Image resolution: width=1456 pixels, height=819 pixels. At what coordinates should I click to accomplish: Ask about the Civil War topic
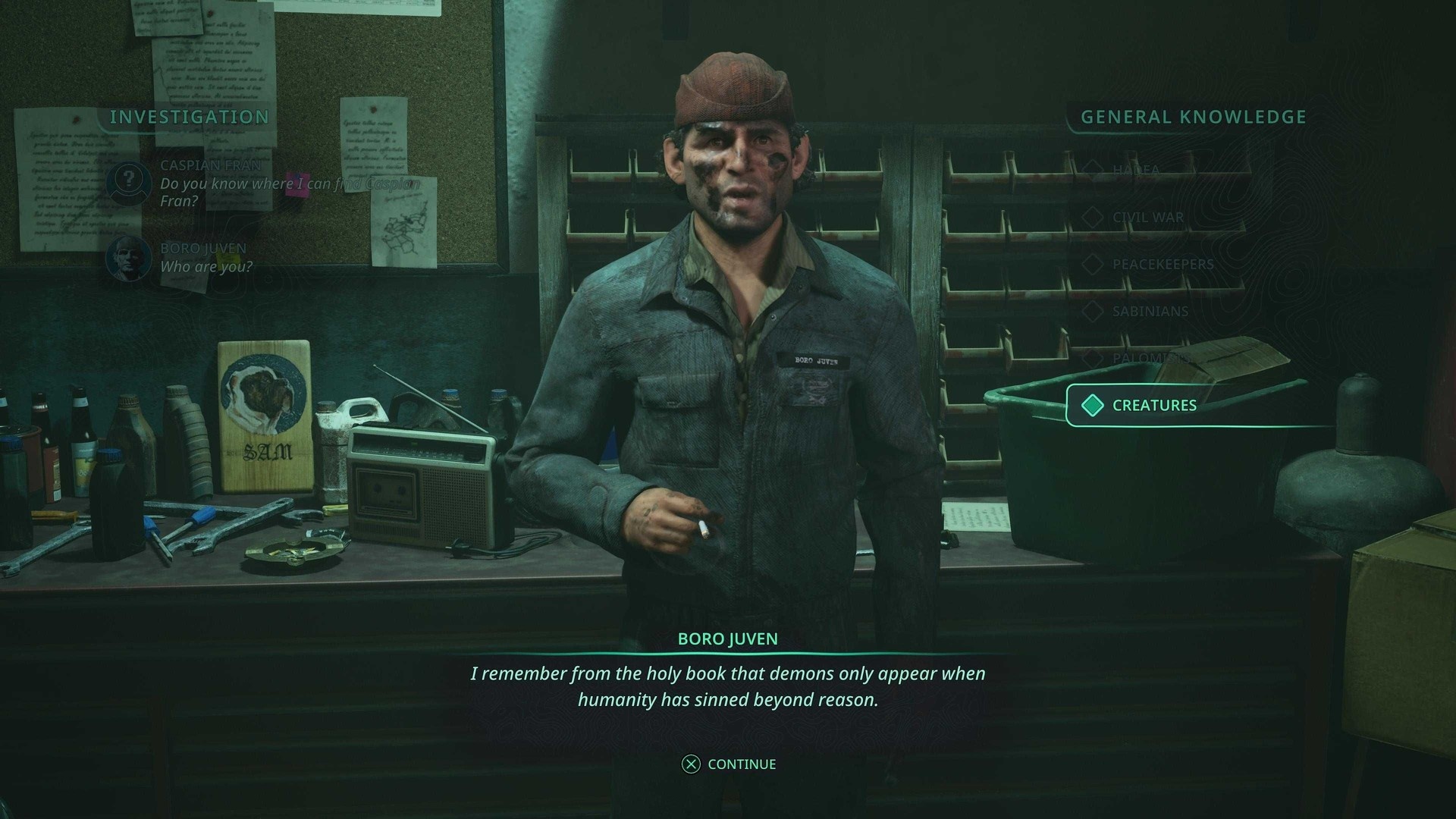1147,218
